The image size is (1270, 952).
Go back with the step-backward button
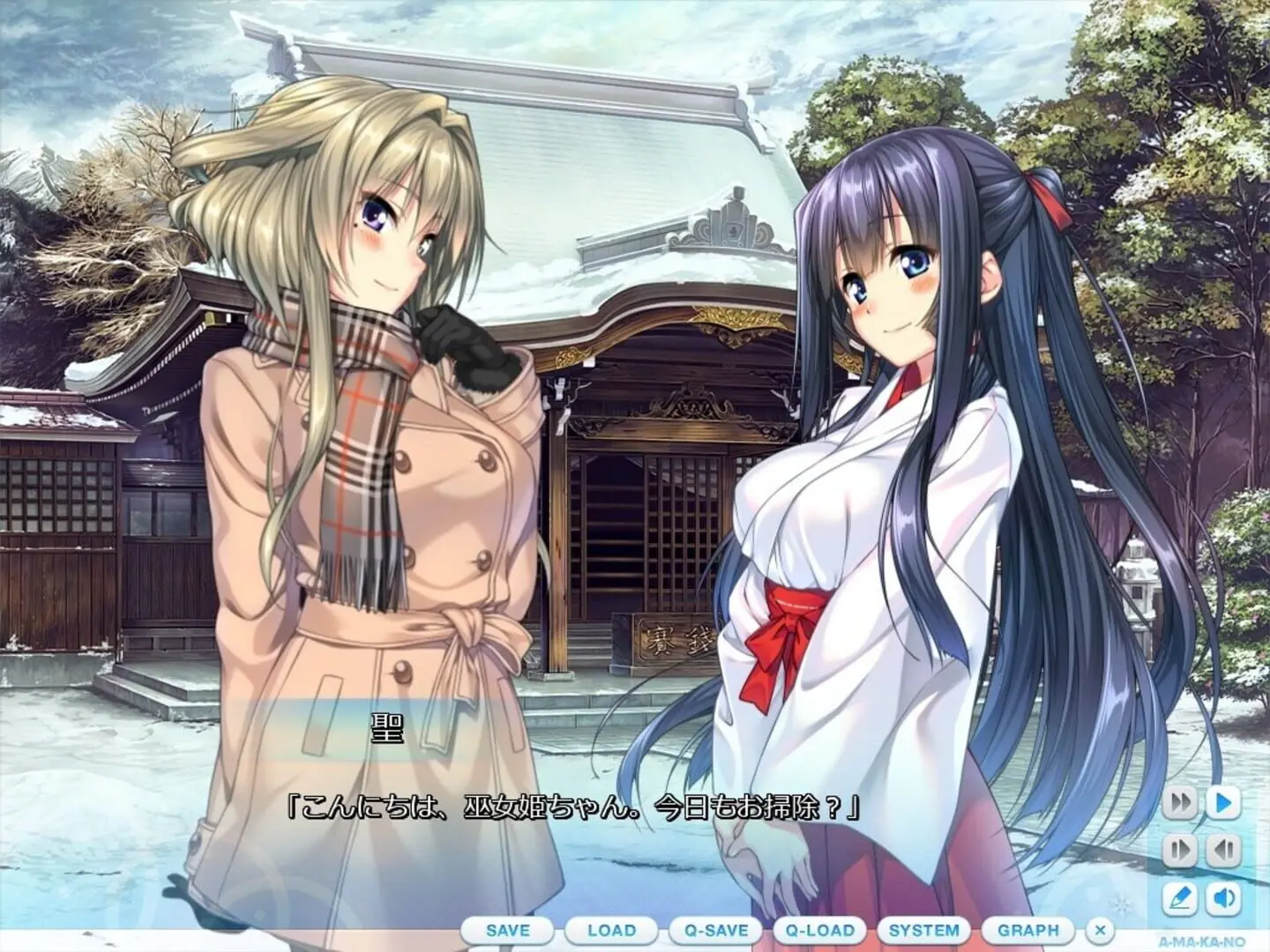tap(1223, 851)
